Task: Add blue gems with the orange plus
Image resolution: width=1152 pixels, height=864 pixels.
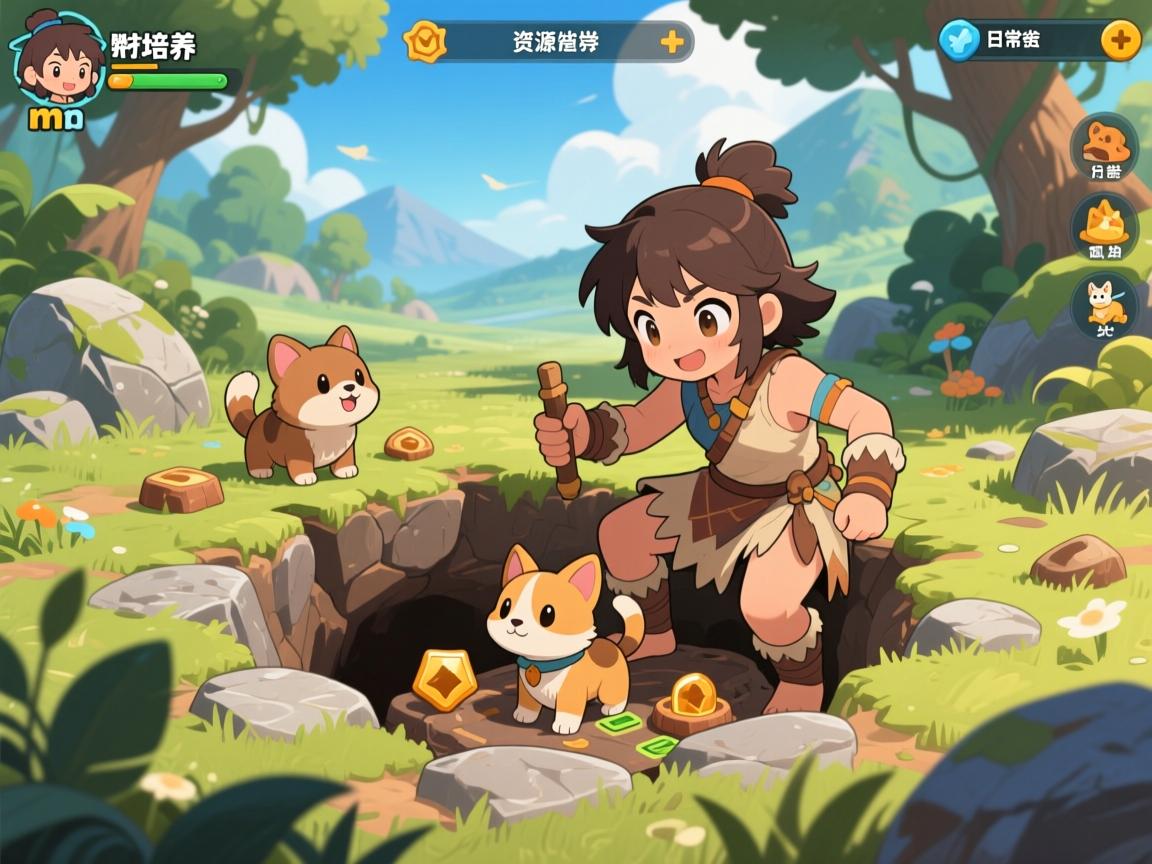Action: 1120,41
